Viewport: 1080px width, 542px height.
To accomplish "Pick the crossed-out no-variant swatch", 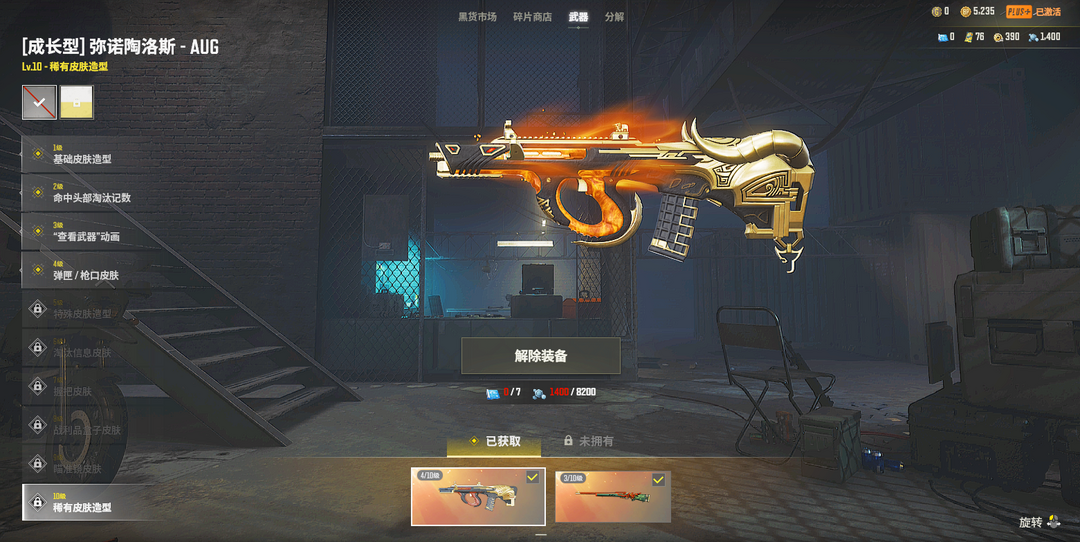I will 40,102.
